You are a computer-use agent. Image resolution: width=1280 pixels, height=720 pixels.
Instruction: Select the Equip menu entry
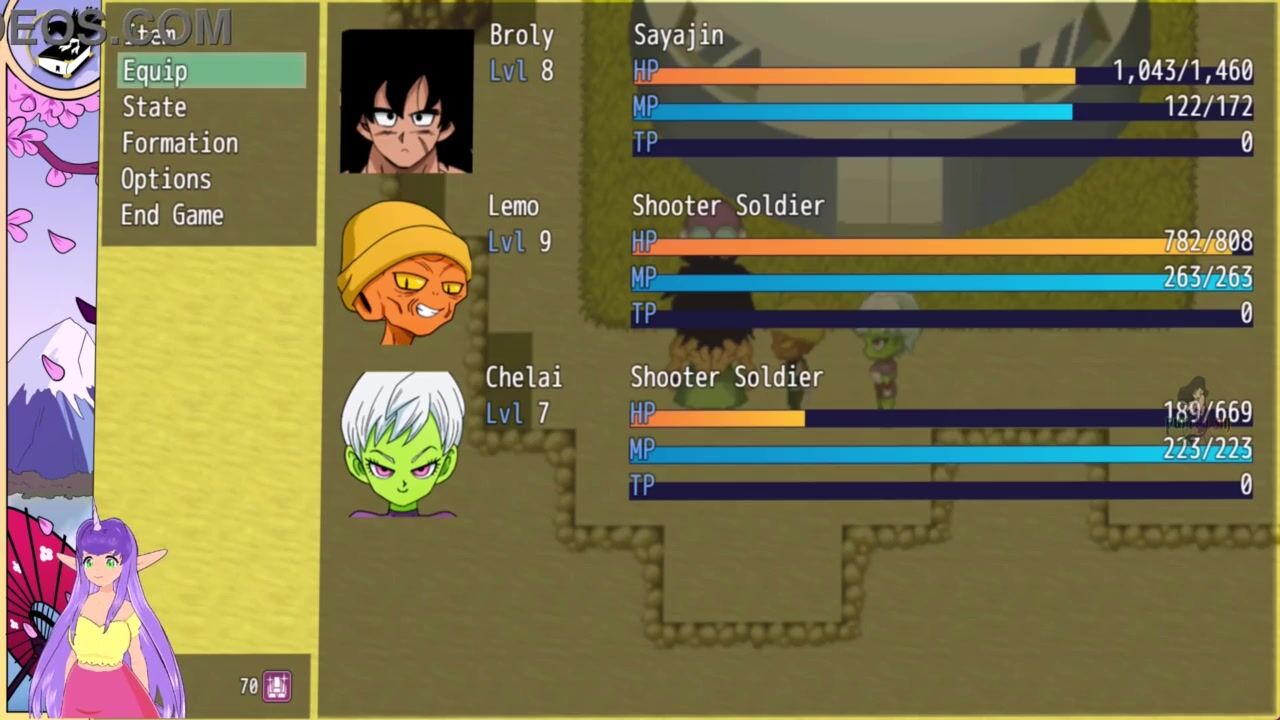point(211,71)
